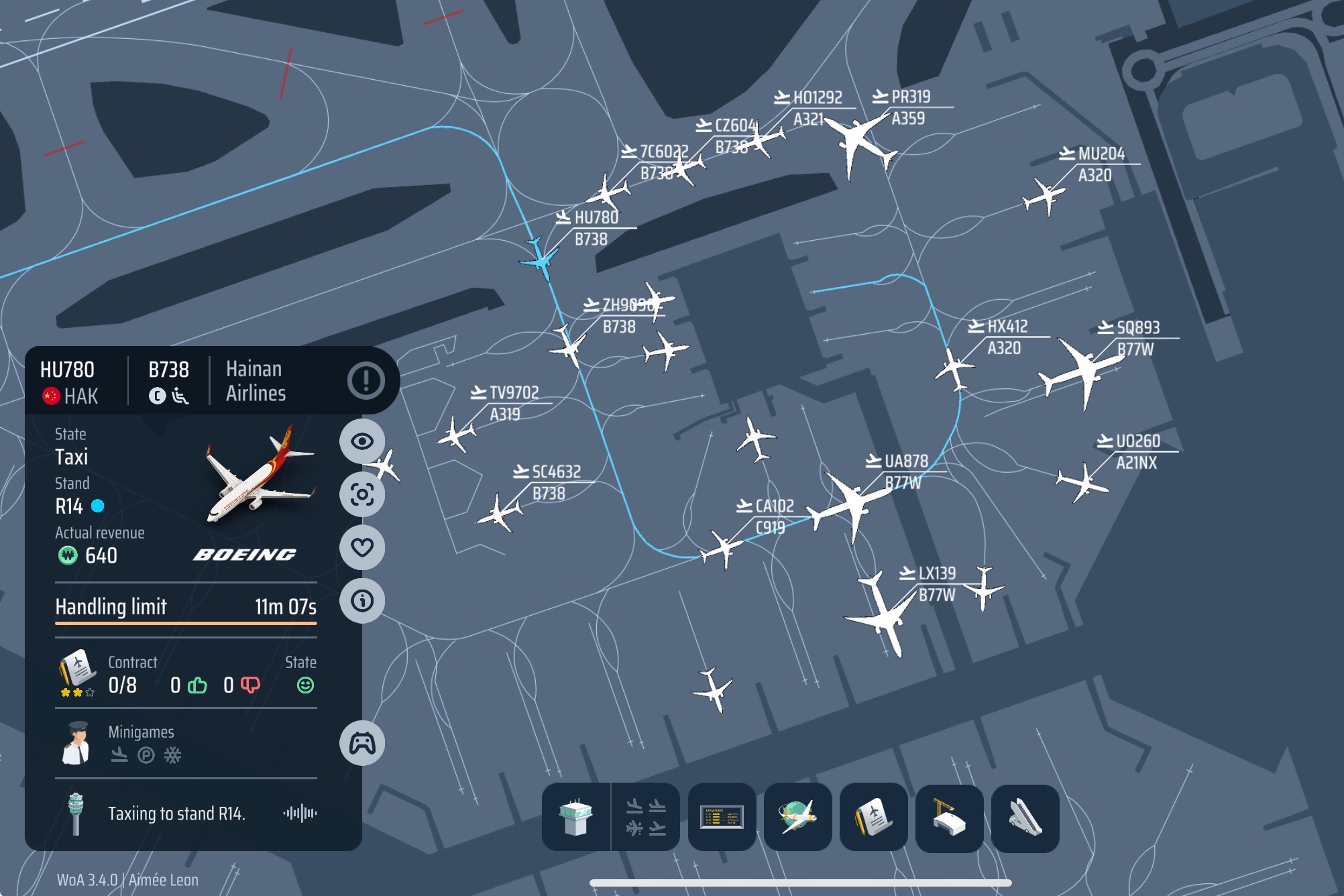Screen dimensions: 1344x896
Task: Open aircraft details with the info button
Action: click(x=362, y=600)
